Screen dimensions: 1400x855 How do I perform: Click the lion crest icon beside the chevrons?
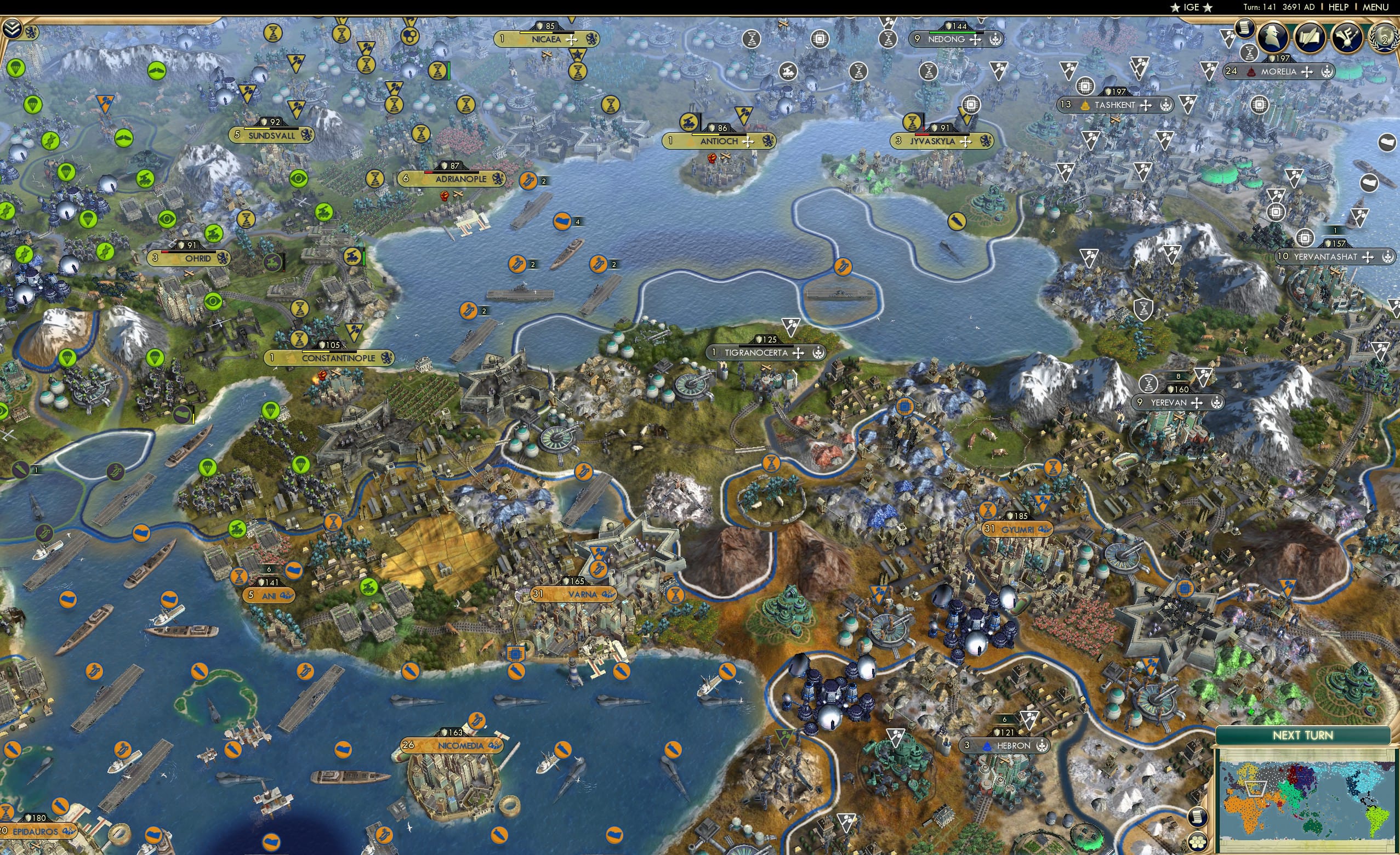pyautogui.click(x=31, y=32)
